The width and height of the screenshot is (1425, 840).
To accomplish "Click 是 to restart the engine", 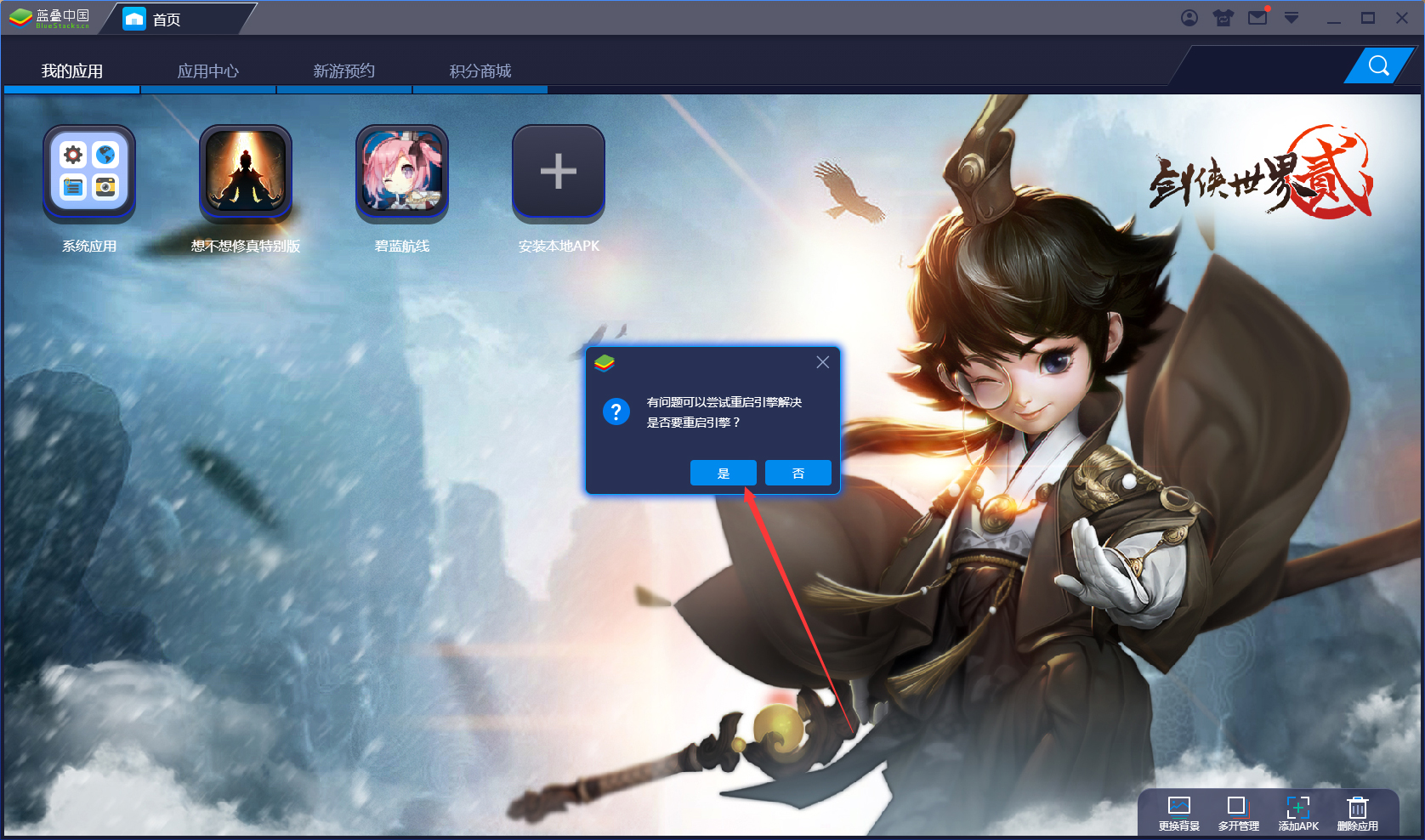I will click(x=723, y=473).
